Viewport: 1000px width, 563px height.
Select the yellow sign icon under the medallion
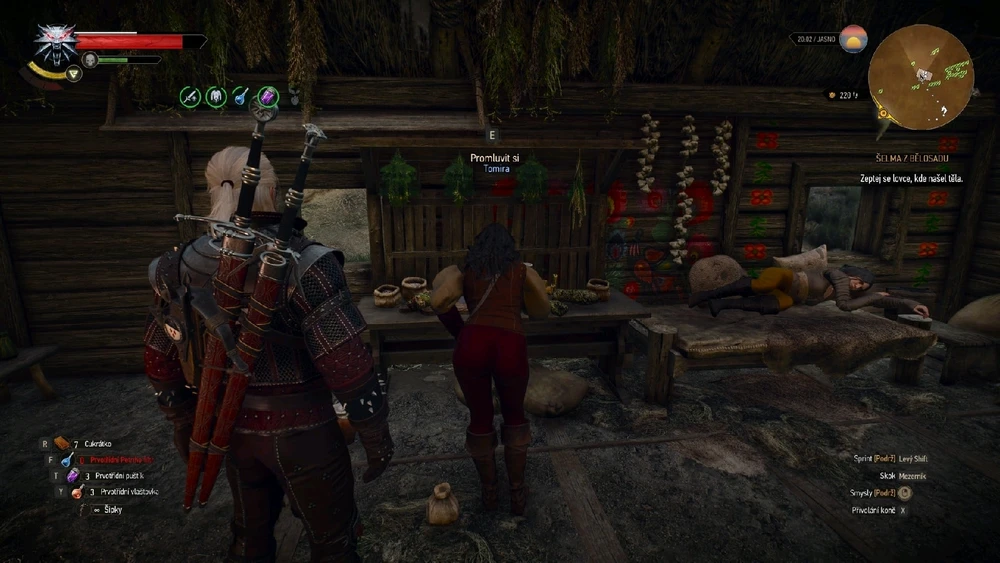pyautogui.click(x=73, y=75)
